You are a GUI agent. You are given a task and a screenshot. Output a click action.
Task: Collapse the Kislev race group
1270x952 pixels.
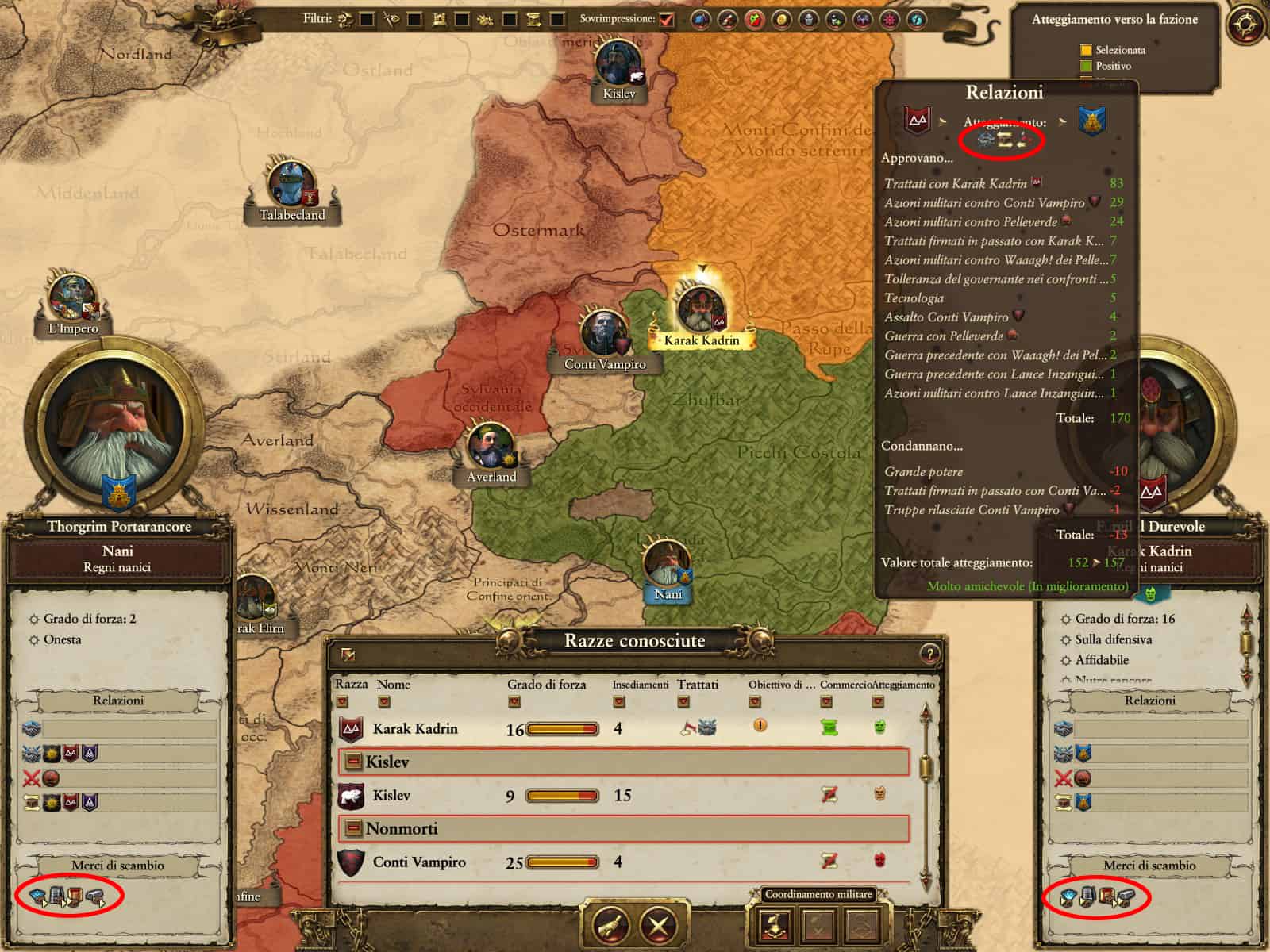click(x=352, y=762)
